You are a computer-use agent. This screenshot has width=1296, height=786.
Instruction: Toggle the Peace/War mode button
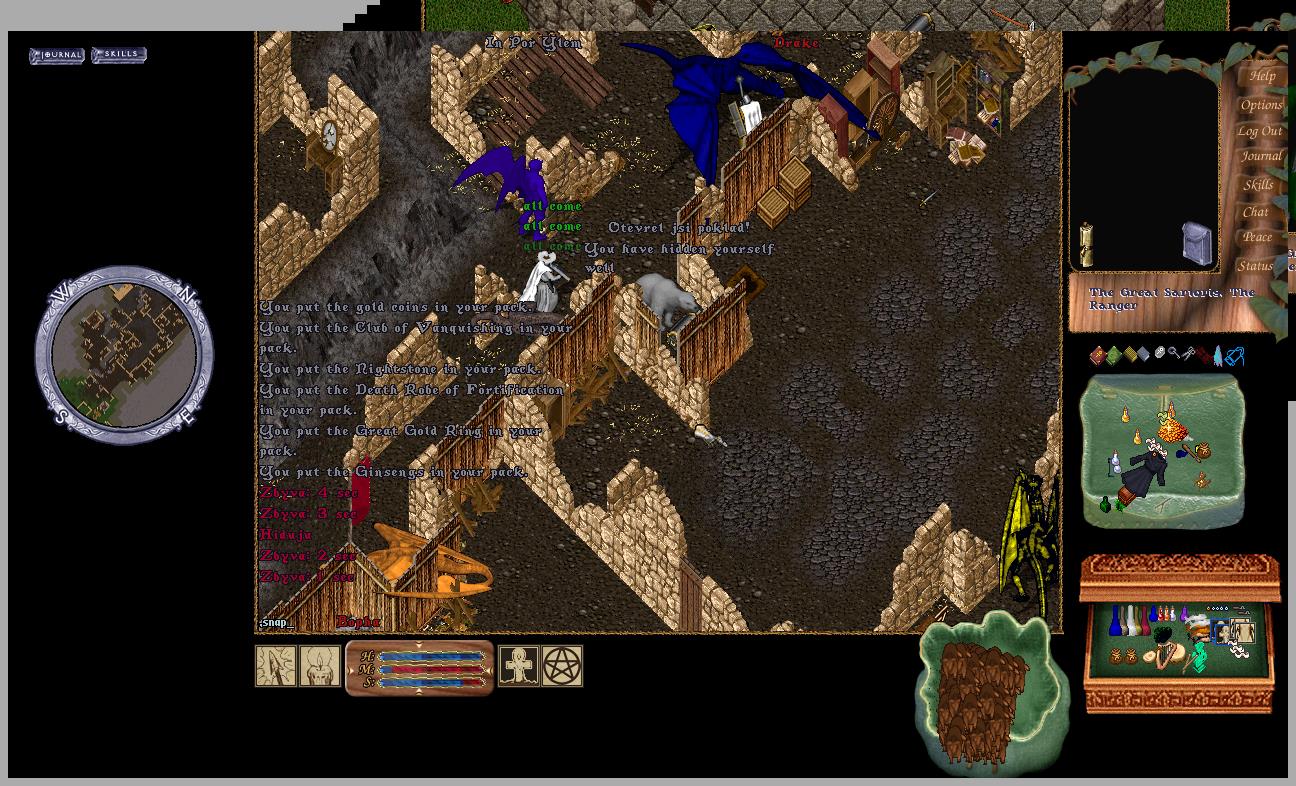coord(1257,238)
